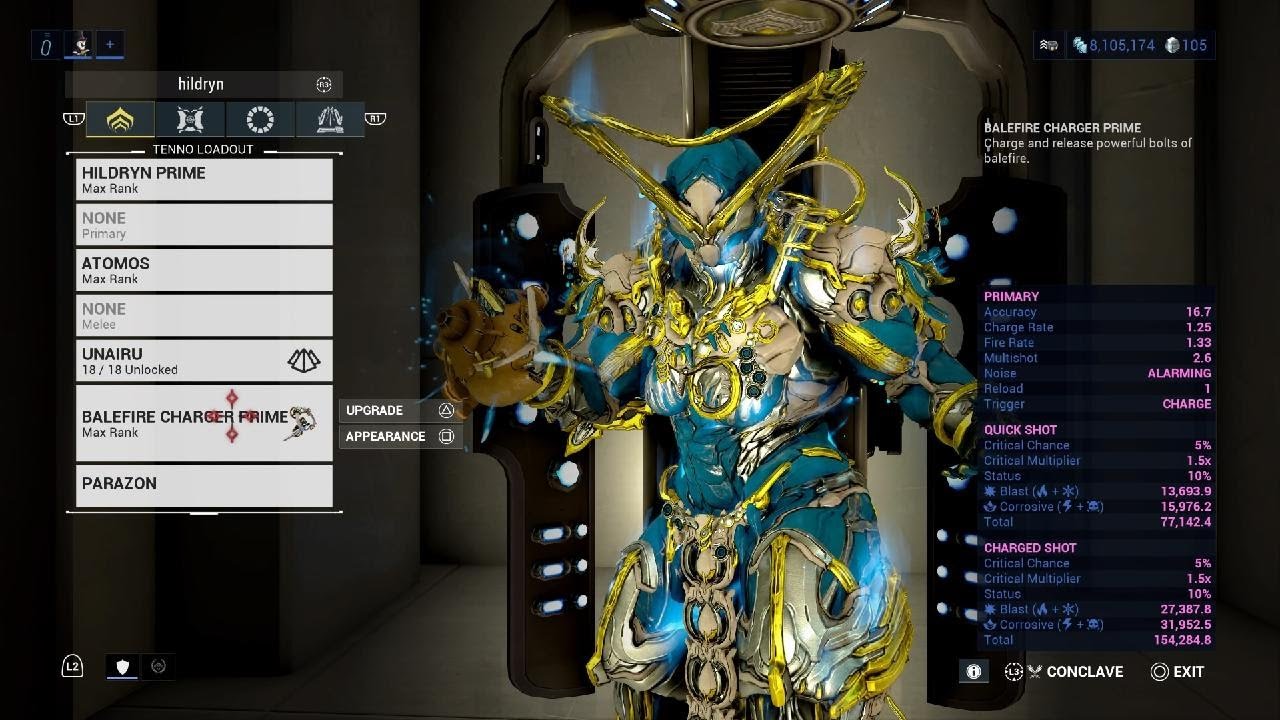Open Appearance for Balefire Charger Prime
This screenshot has width=1280, height=720.
click(x=399, y=437)
